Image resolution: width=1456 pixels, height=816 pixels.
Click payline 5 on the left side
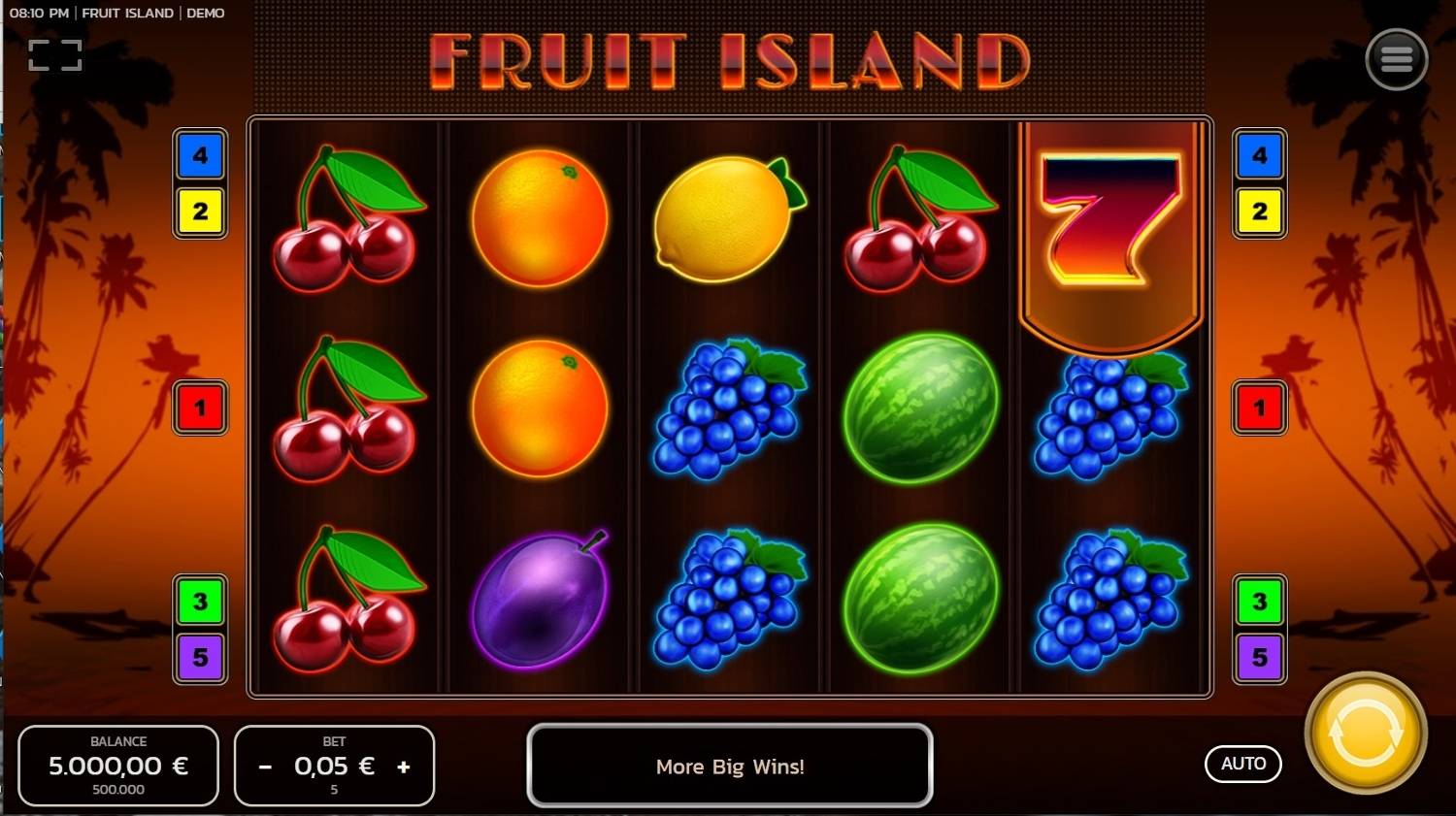(201, 658)
